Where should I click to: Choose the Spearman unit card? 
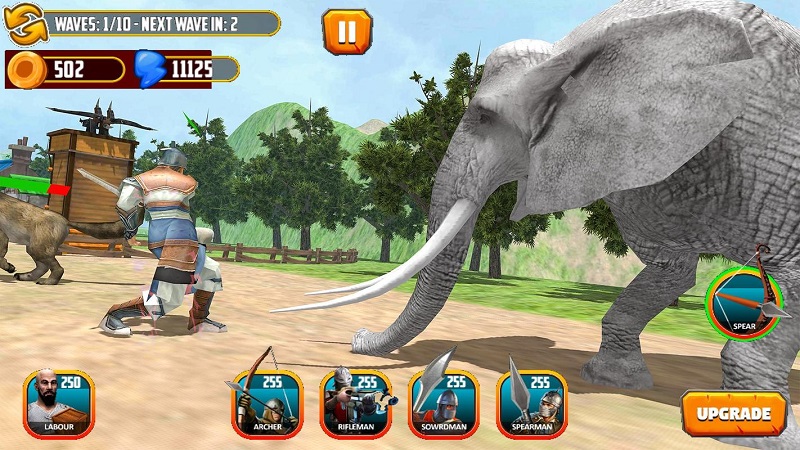pyautogui.click(x=531, y=404)
